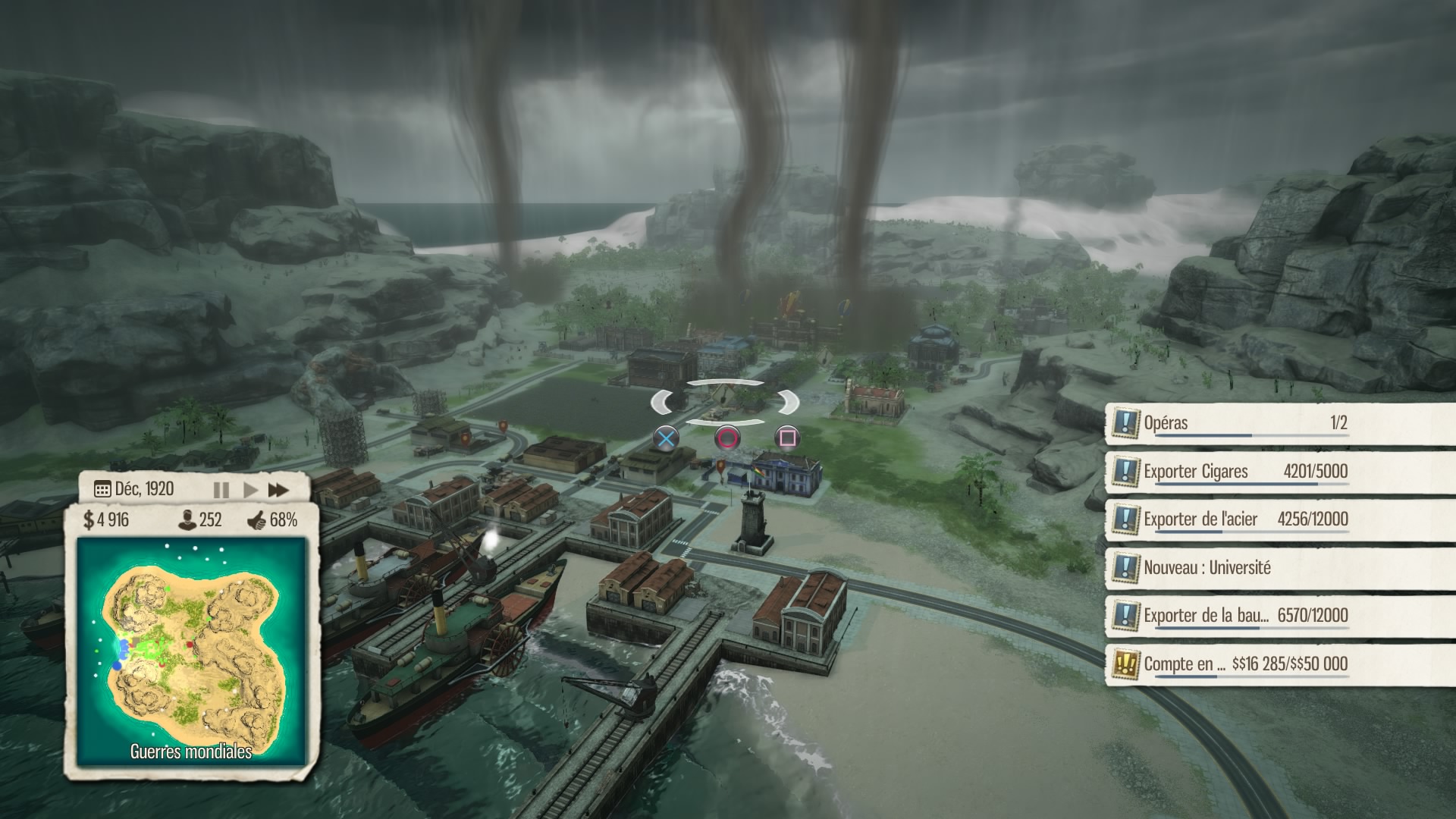Set game to normal play speed
Image resolution: width=1456 pixels, height=819 pixels.
click(250, 490)
